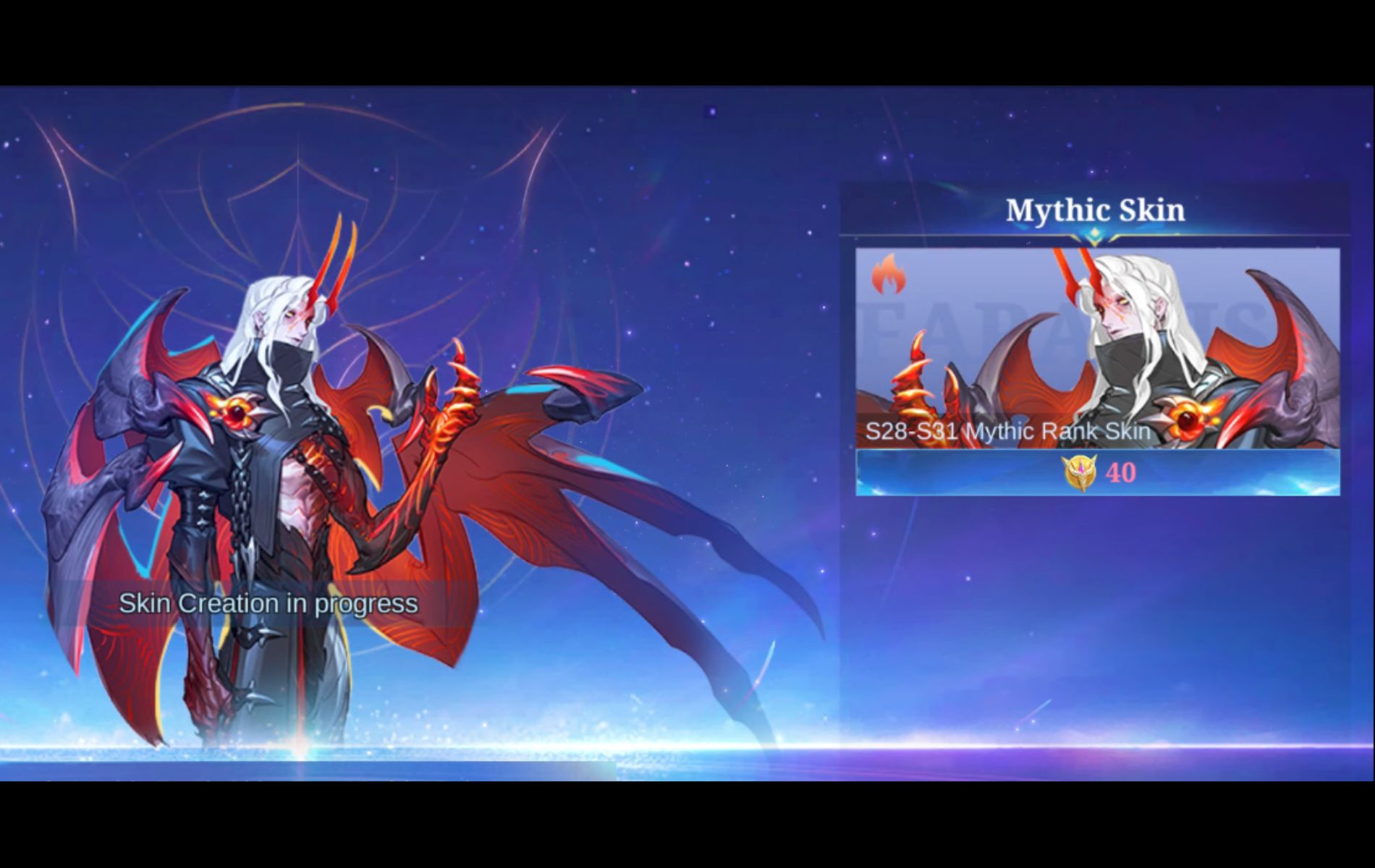
Task: Tap the glowing red gem on the character's chest armor
Action: (237, 409)
